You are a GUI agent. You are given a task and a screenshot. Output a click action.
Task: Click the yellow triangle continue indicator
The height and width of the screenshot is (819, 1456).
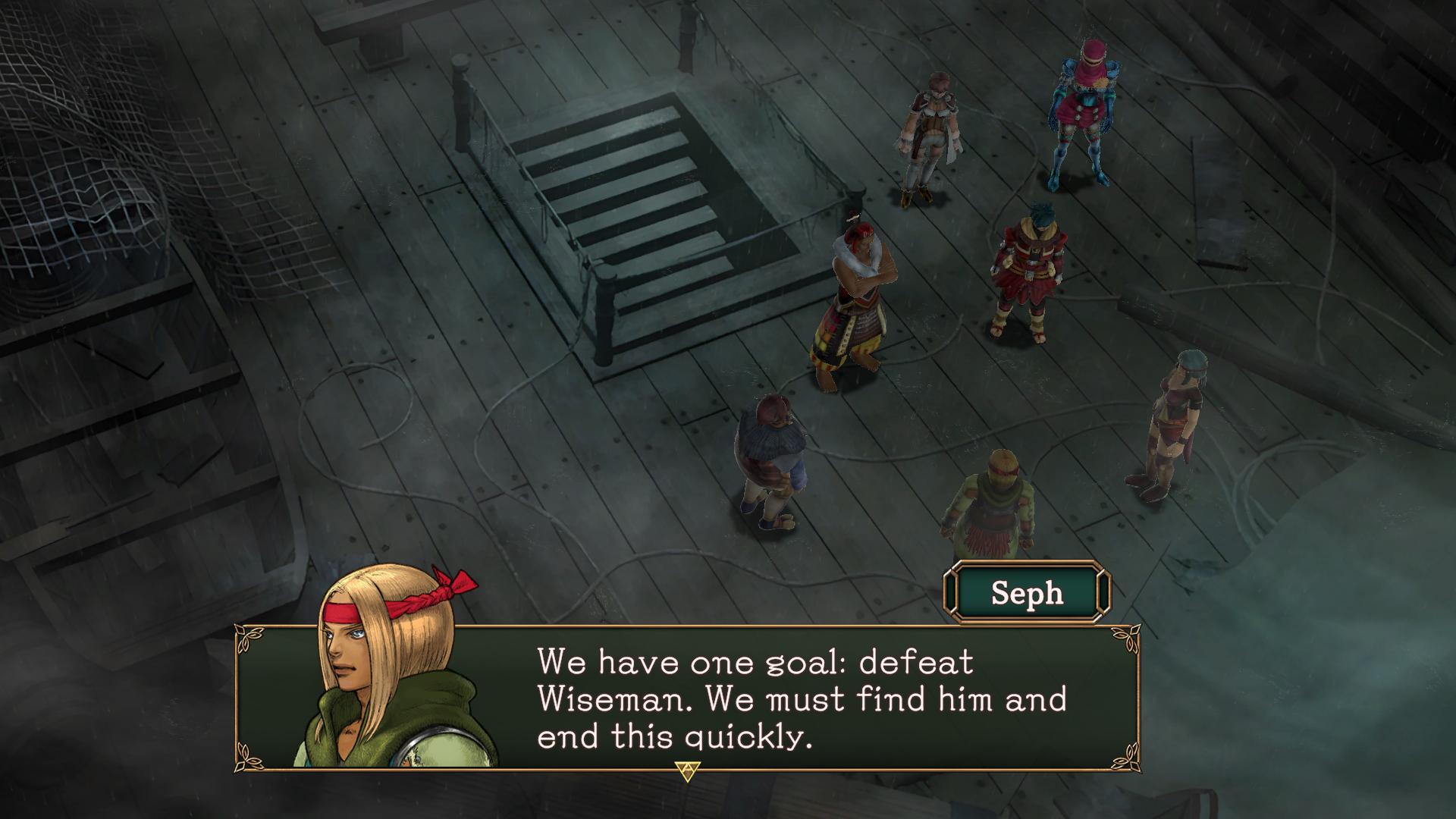pos(688,771)
